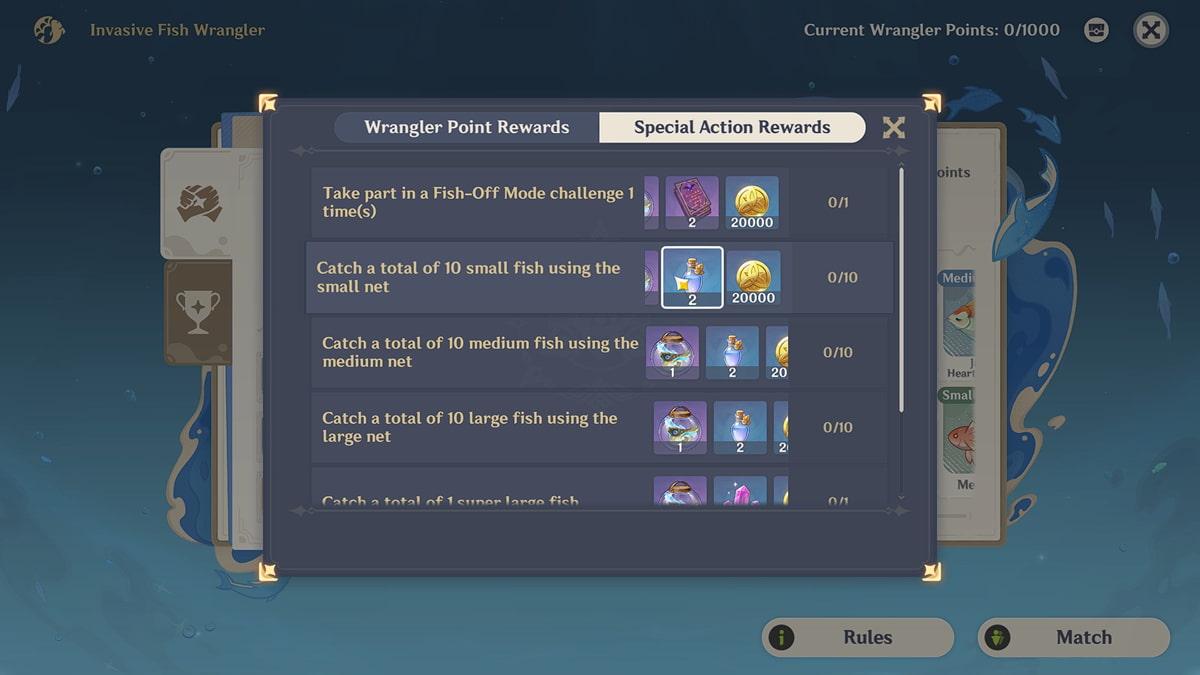This screenshot has width=1200, height=675.
Task: Exit the Invasive Fish Wrangler screen
Action: click(1151, 30)
